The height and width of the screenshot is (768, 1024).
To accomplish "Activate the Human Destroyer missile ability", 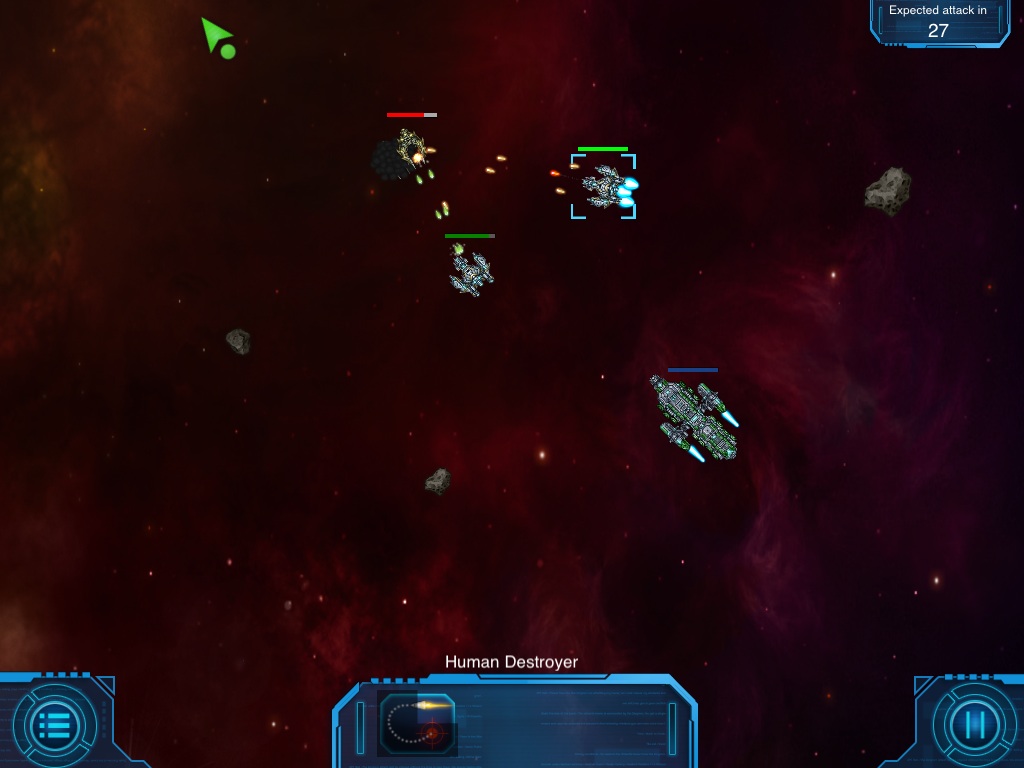I will coord(418,722).
